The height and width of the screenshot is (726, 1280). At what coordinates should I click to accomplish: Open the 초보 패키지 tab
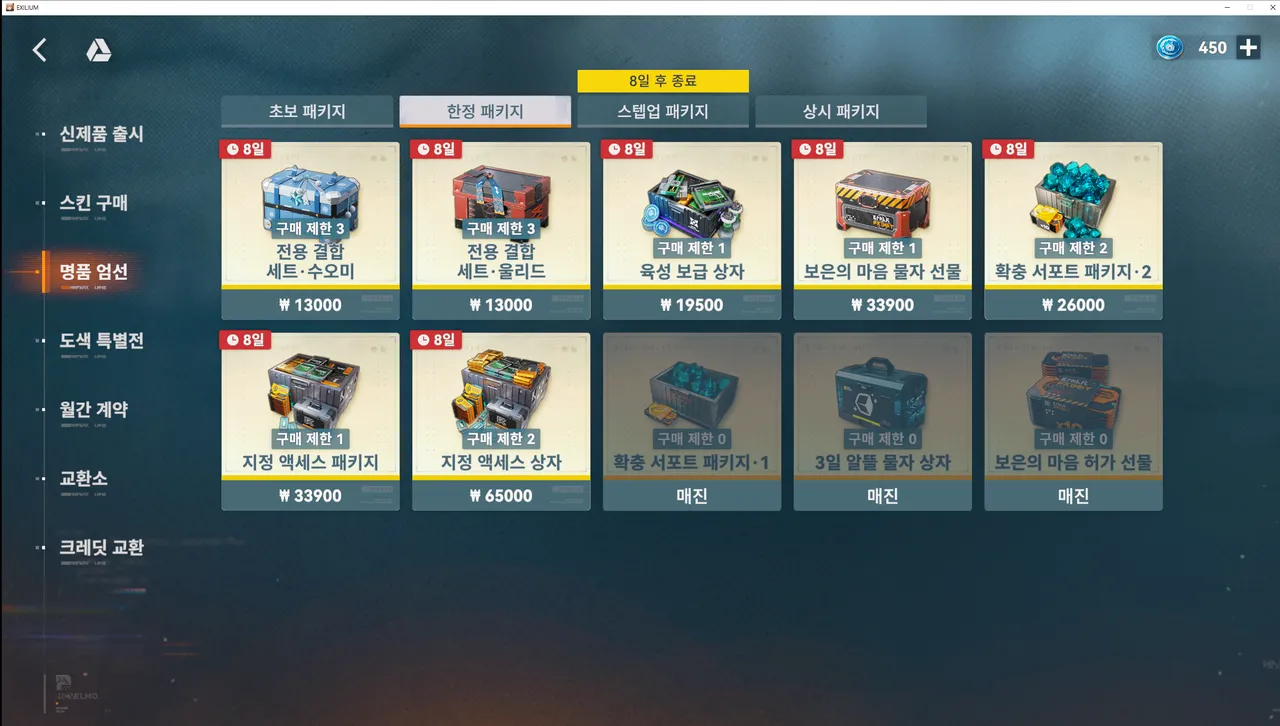[x=307, y=111]
